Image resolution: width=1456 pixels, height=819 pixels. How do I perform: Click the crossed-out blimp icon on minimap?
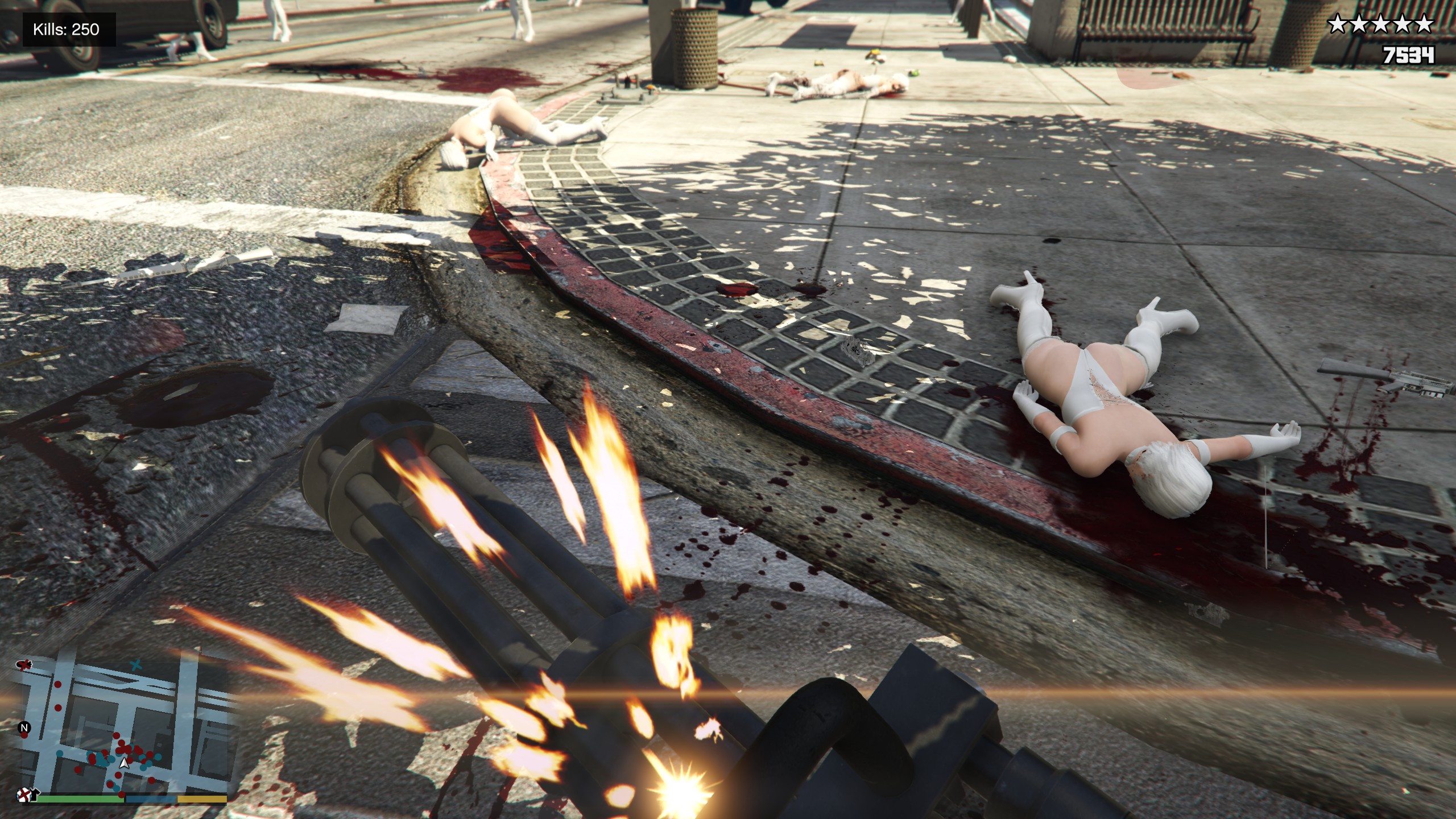[x=25, y=664]
